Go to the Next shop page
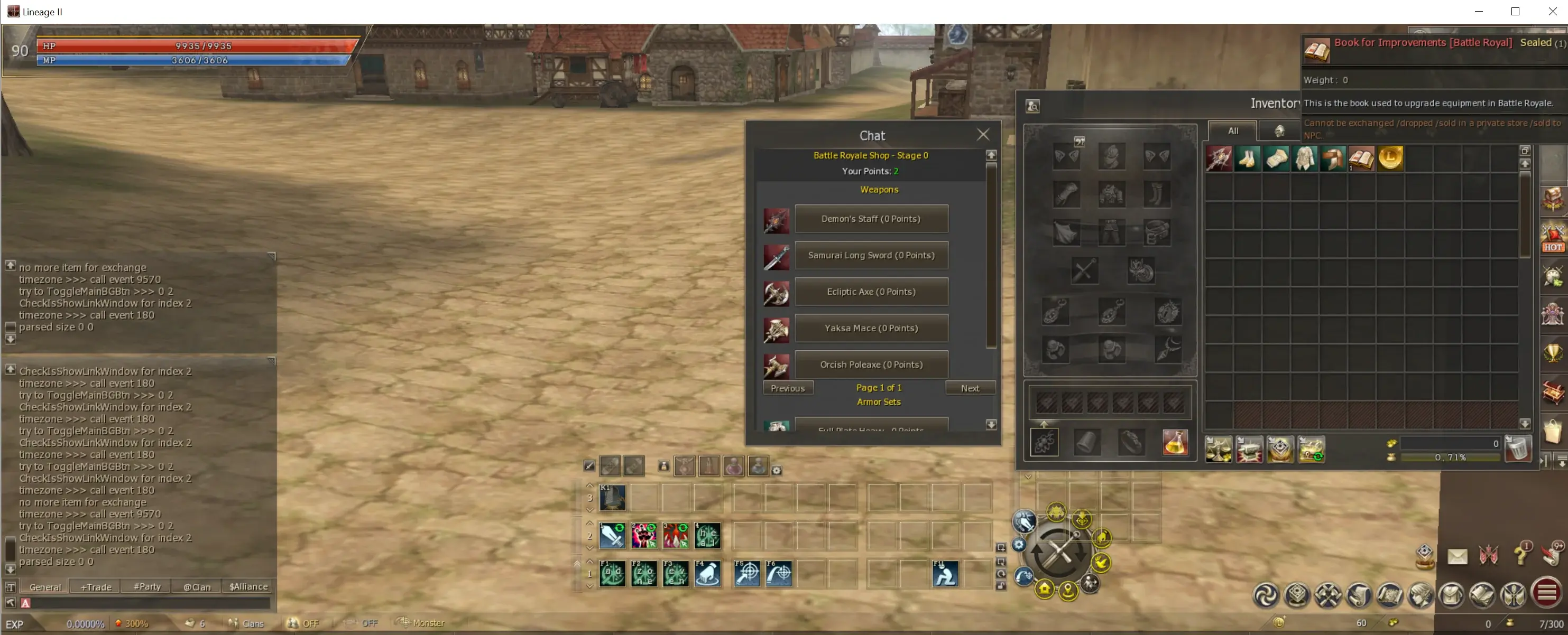This screenshot has height=635, width=1568. coord(970,388)
